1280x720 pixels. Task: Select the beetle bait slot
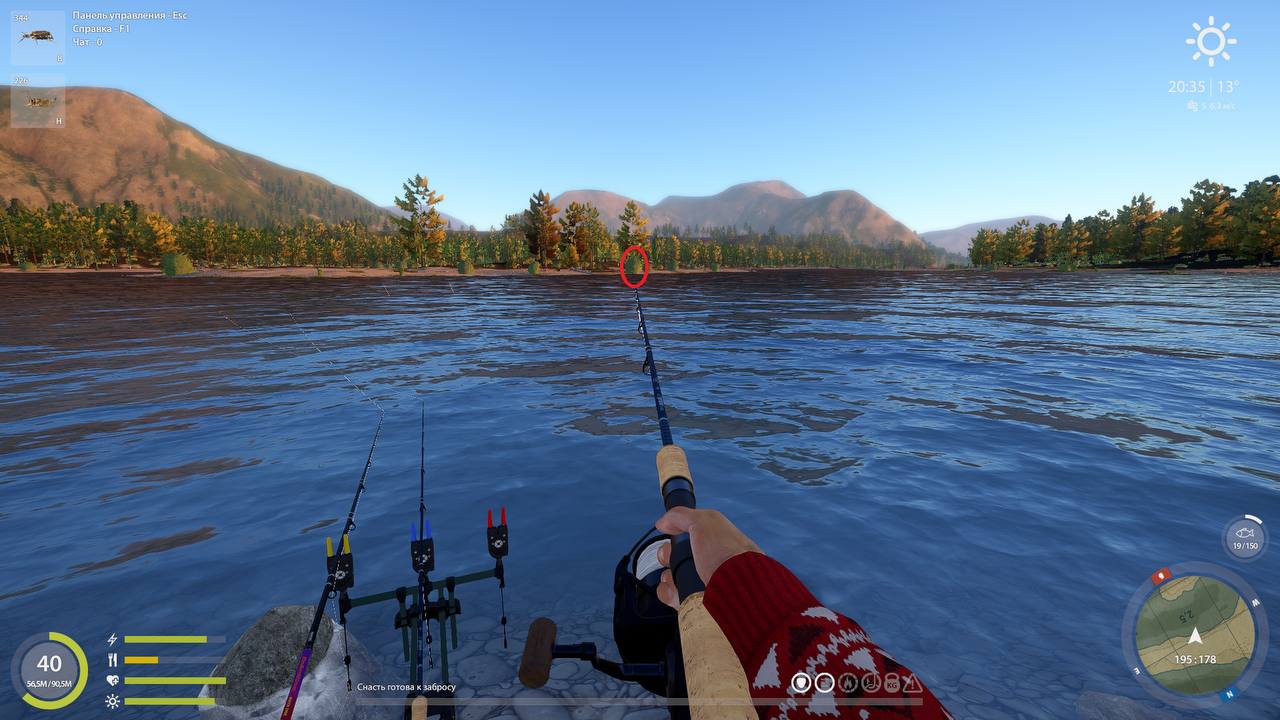pyautogui.click(x=38, y=37)
